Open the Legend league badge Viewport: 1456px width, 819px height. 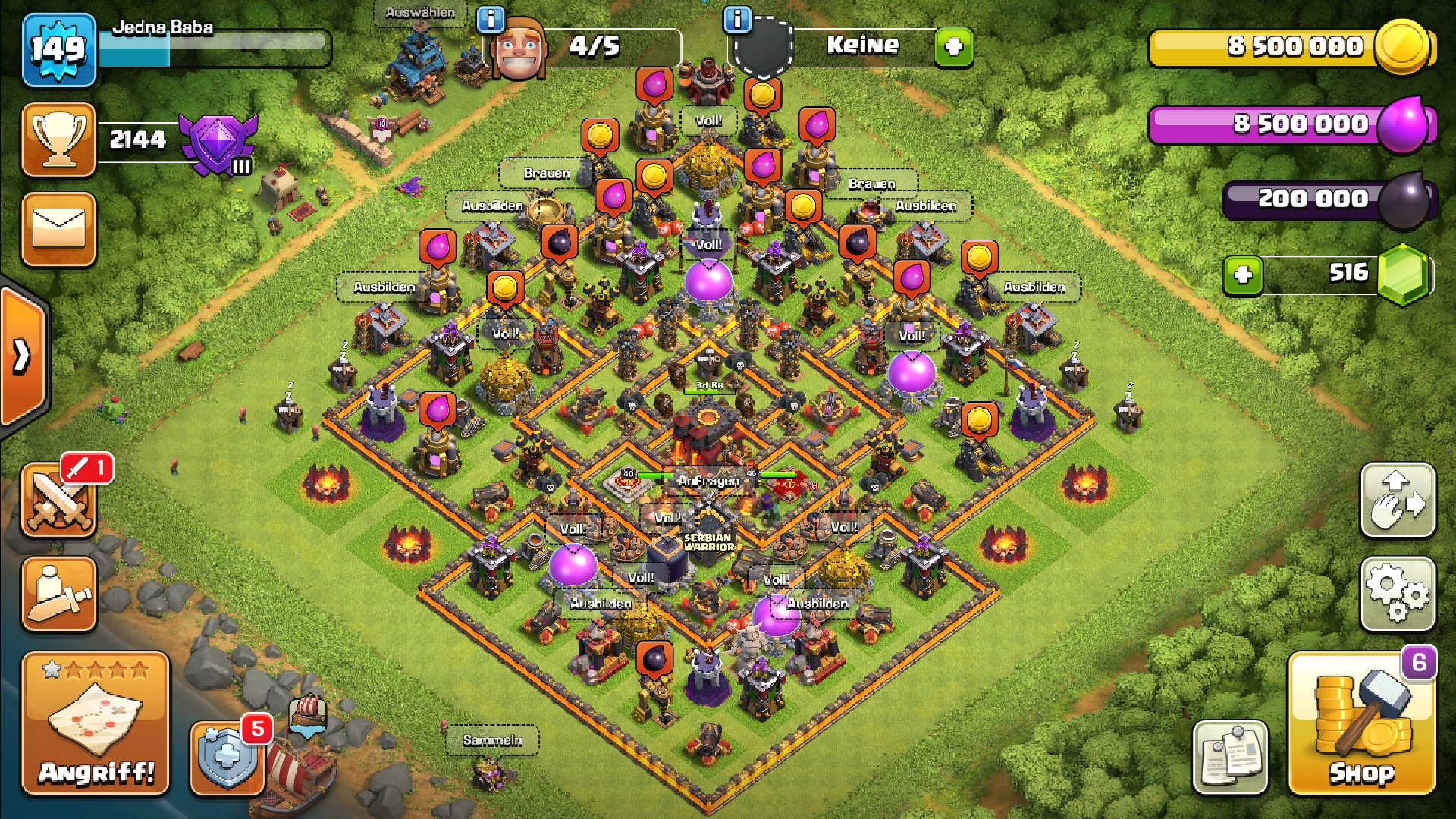(218, 144)
